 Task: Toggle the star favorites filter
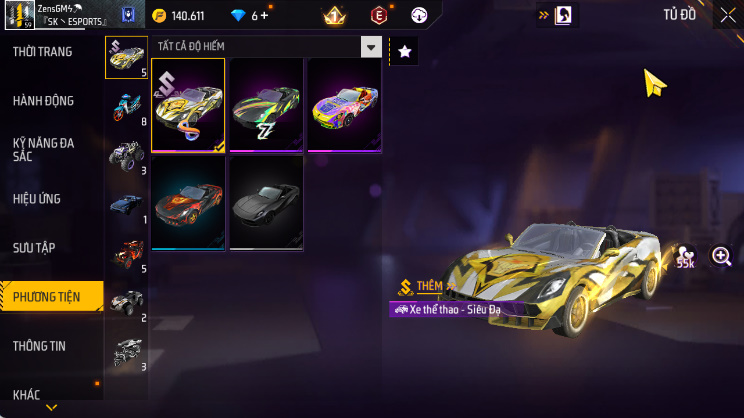[x=404, y=52]
